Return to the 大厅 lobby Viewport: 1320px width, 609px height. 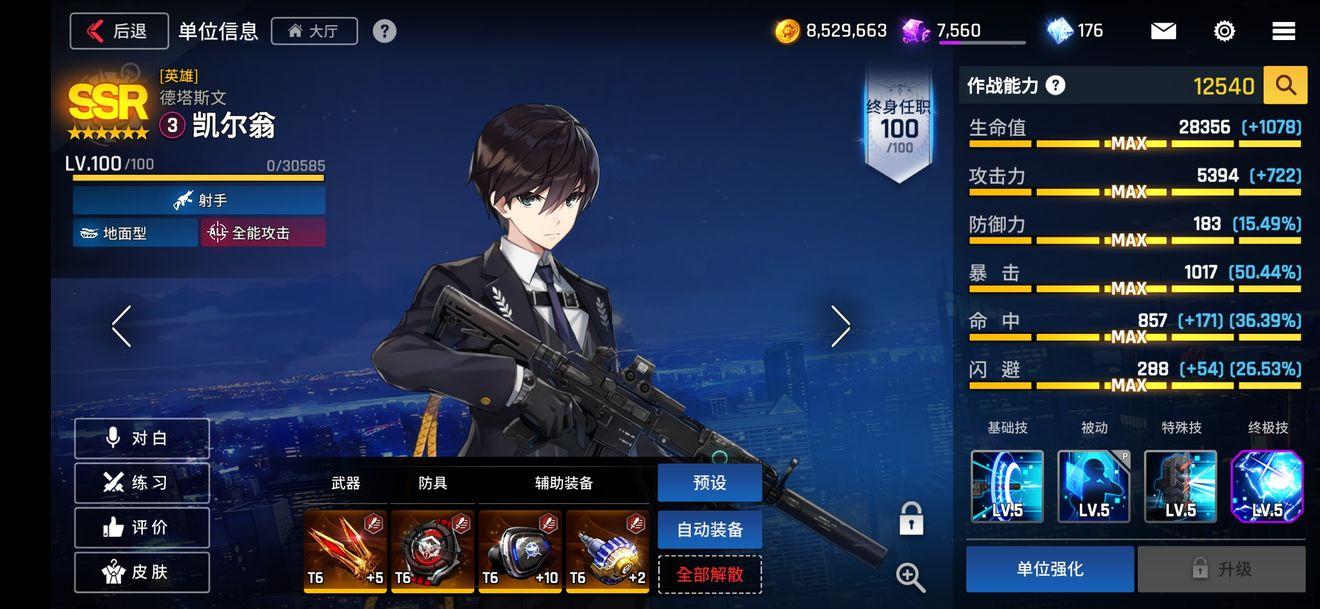(x=313, y=31)
